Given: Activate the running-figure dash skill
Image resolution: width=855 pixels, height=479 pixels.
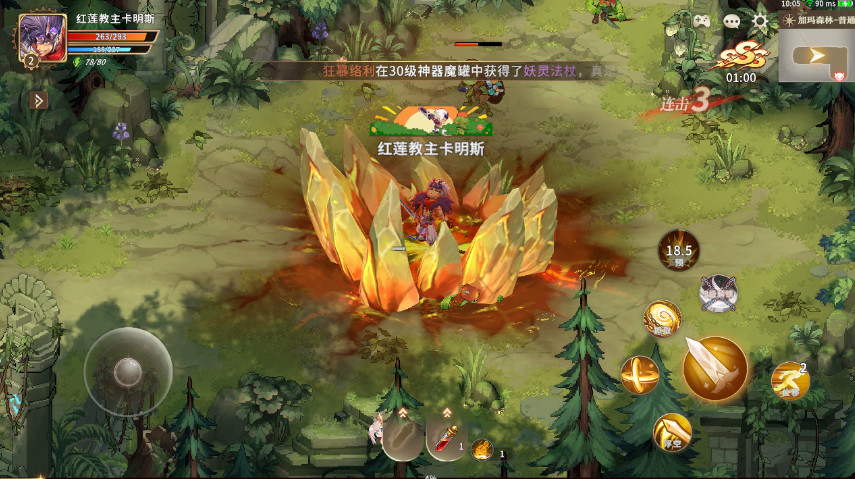Looking at the screenshot, I should 789,380.
